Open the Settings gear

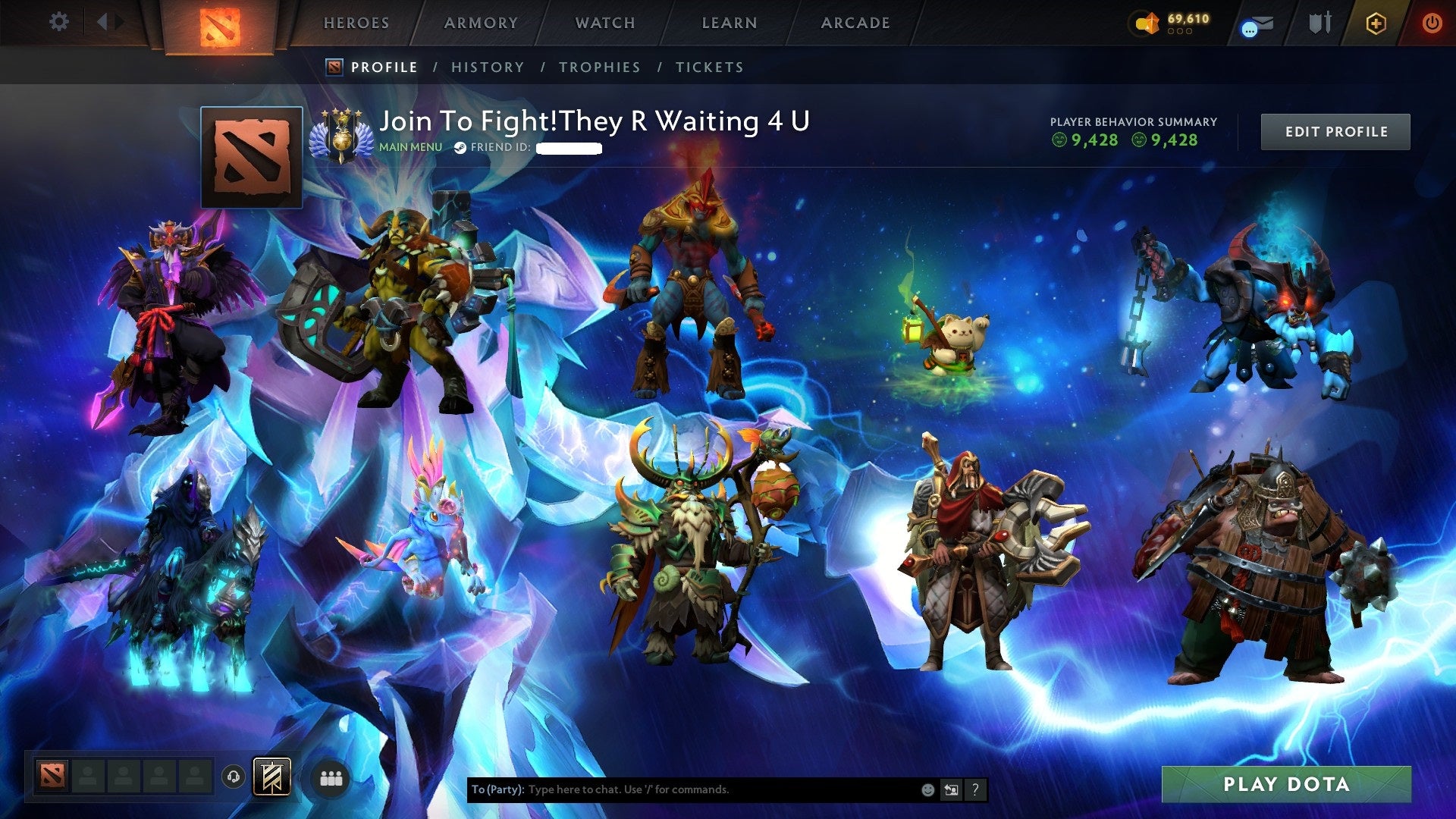pyautogui.click(x=58, y=22)
